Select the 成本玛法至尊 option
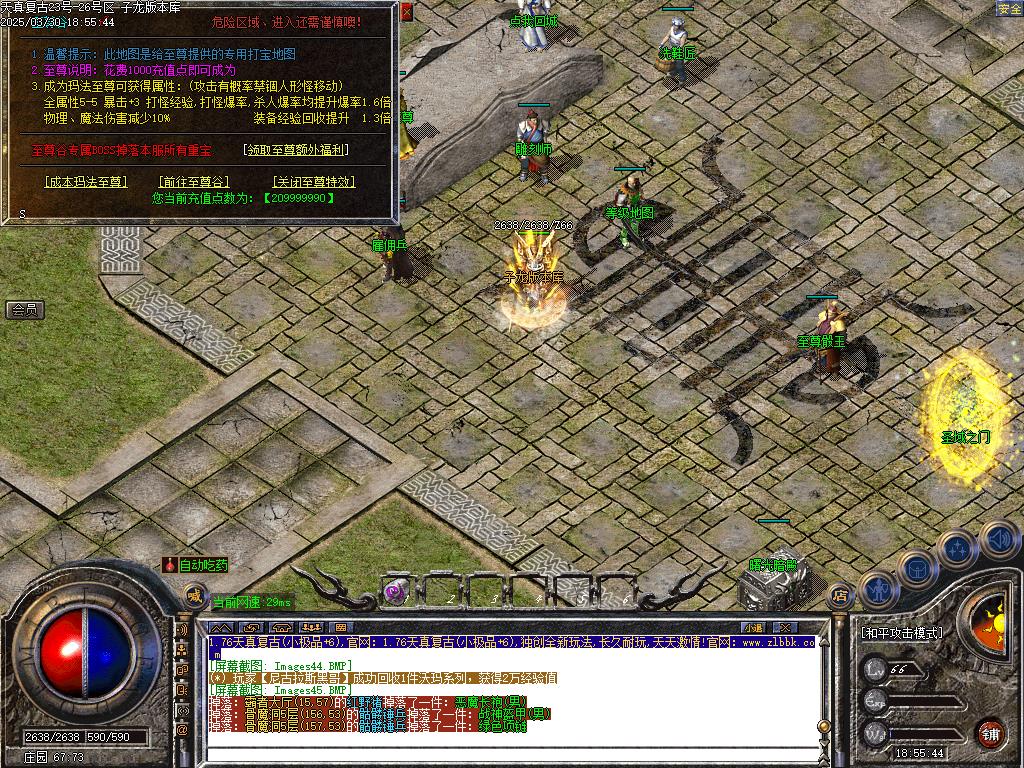The width and height of the screenshot is (1024, 768). click(x=87, y=182)
